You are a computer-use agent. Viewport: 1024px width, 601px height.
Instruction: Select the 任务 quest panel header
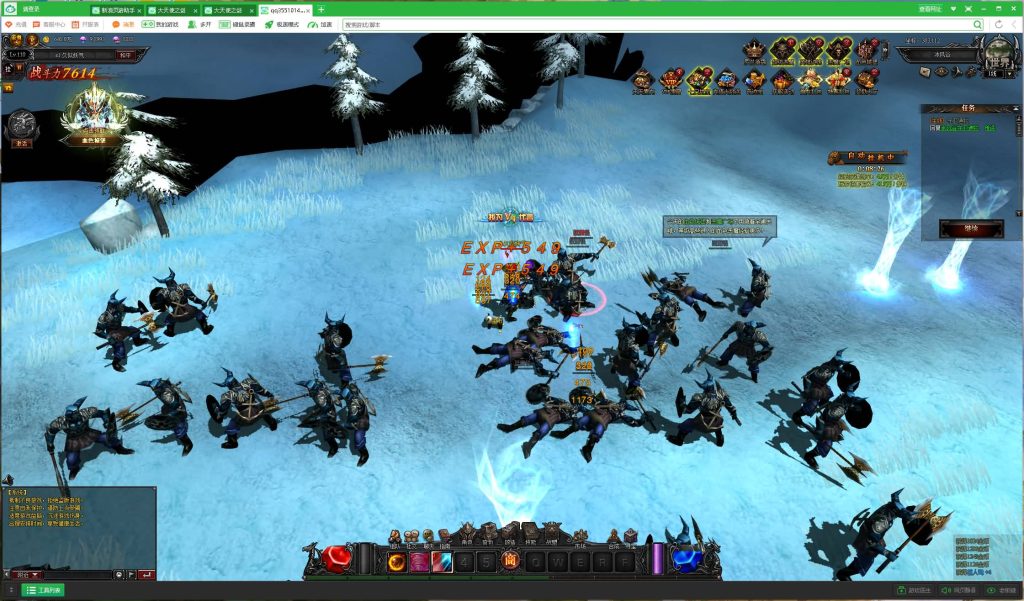(967, 108)
